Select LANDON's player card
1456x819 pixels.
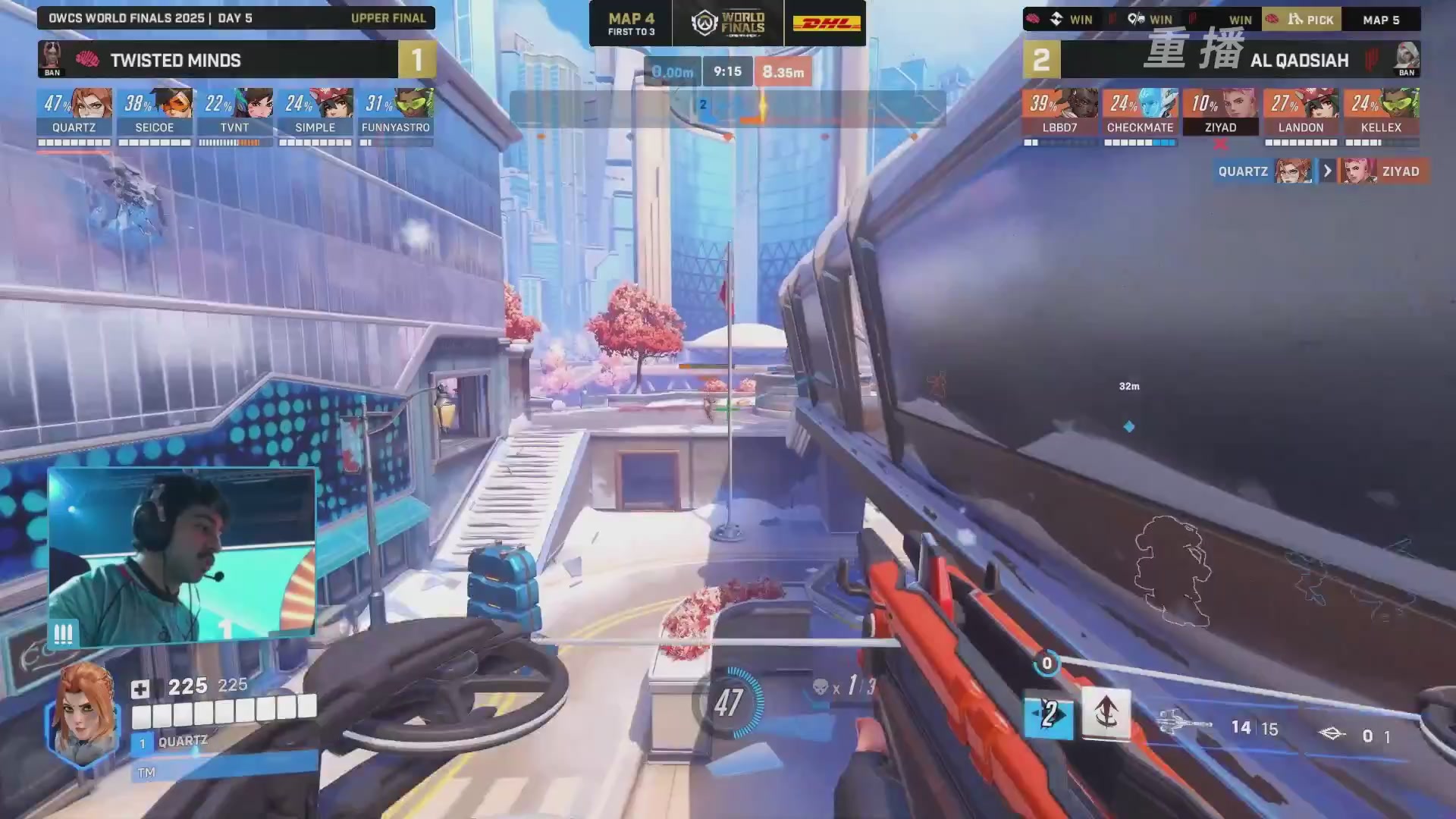point(1301,112)
